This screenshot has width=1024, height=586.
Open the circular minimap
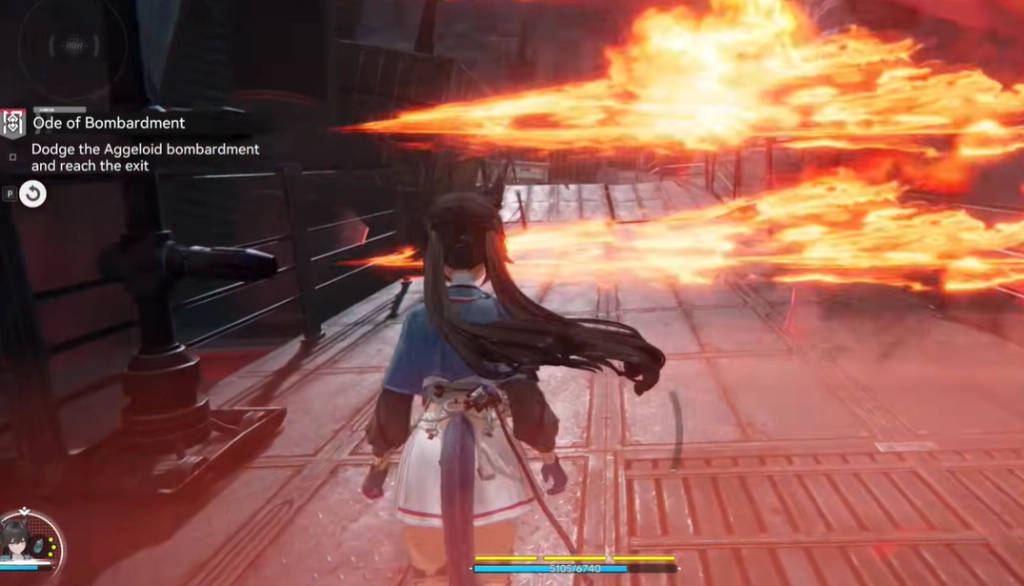[x=72, y=46]
